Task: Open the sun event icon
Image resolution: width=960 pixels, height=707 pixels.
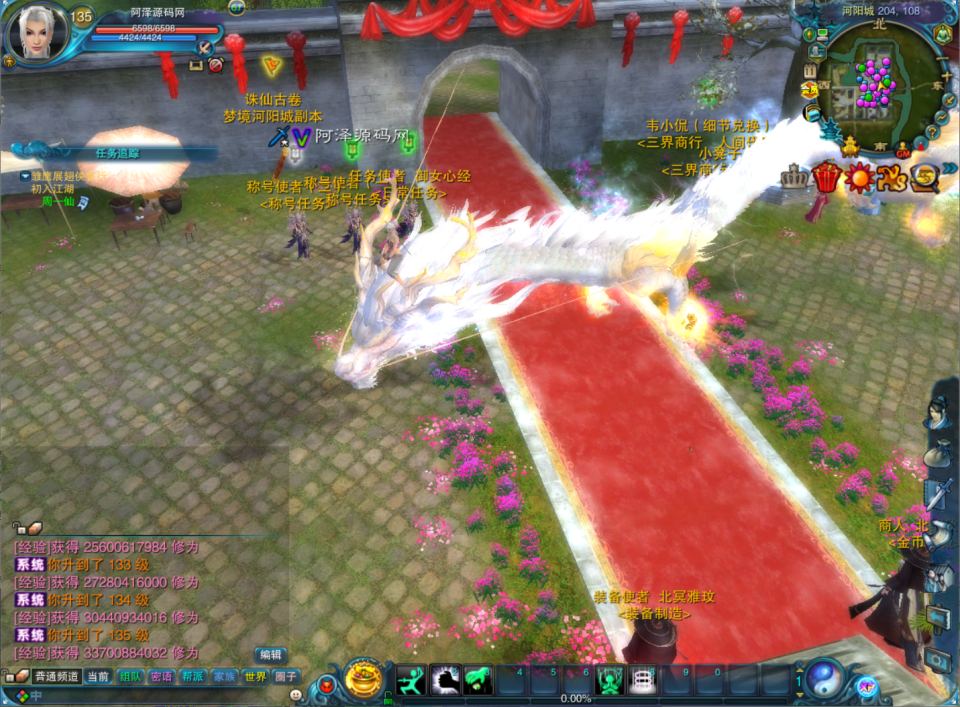Action: tap(859, 177)
